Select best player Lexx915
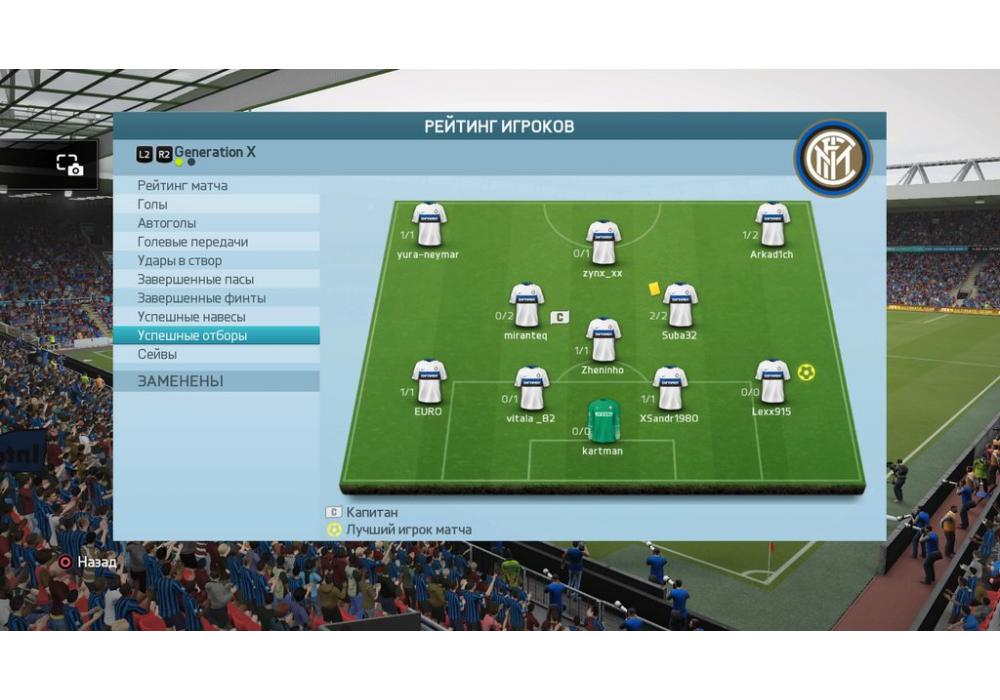Screen dimensions: 1000x700 pyautogui.click(x=771, y=381)
